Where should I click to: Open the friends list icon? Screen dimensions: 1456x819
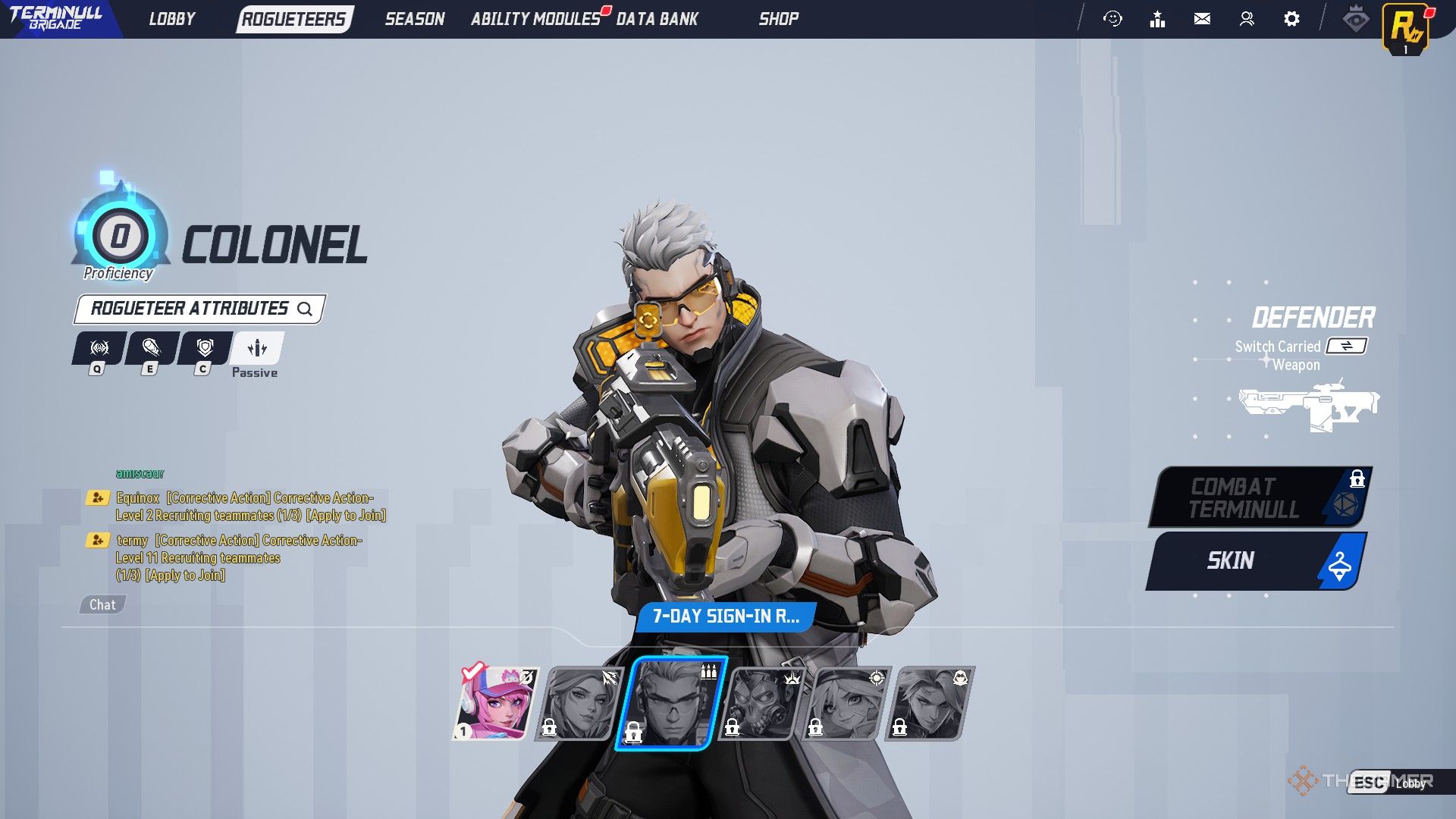point(1246,19)
